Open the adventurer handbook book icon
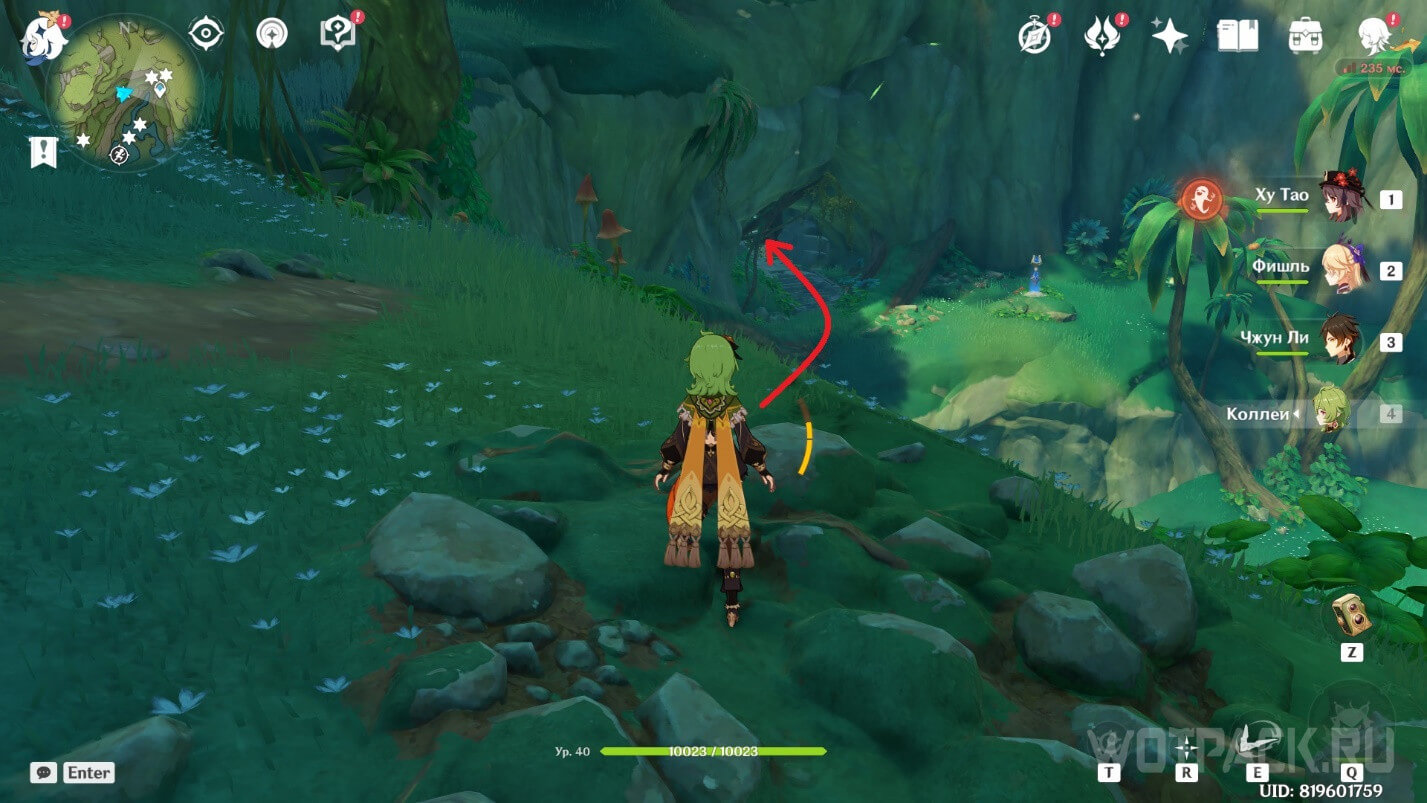The height and width of the screenshot is (803, 1427). coord(1237,36)
